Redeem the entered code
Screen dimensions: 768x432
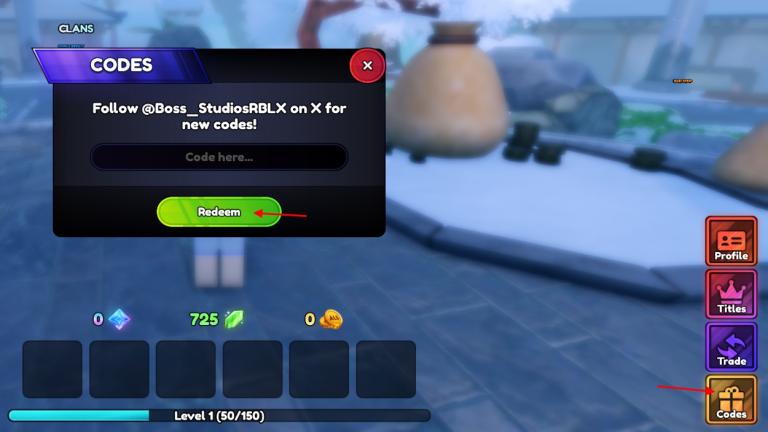tap(218, 212)
